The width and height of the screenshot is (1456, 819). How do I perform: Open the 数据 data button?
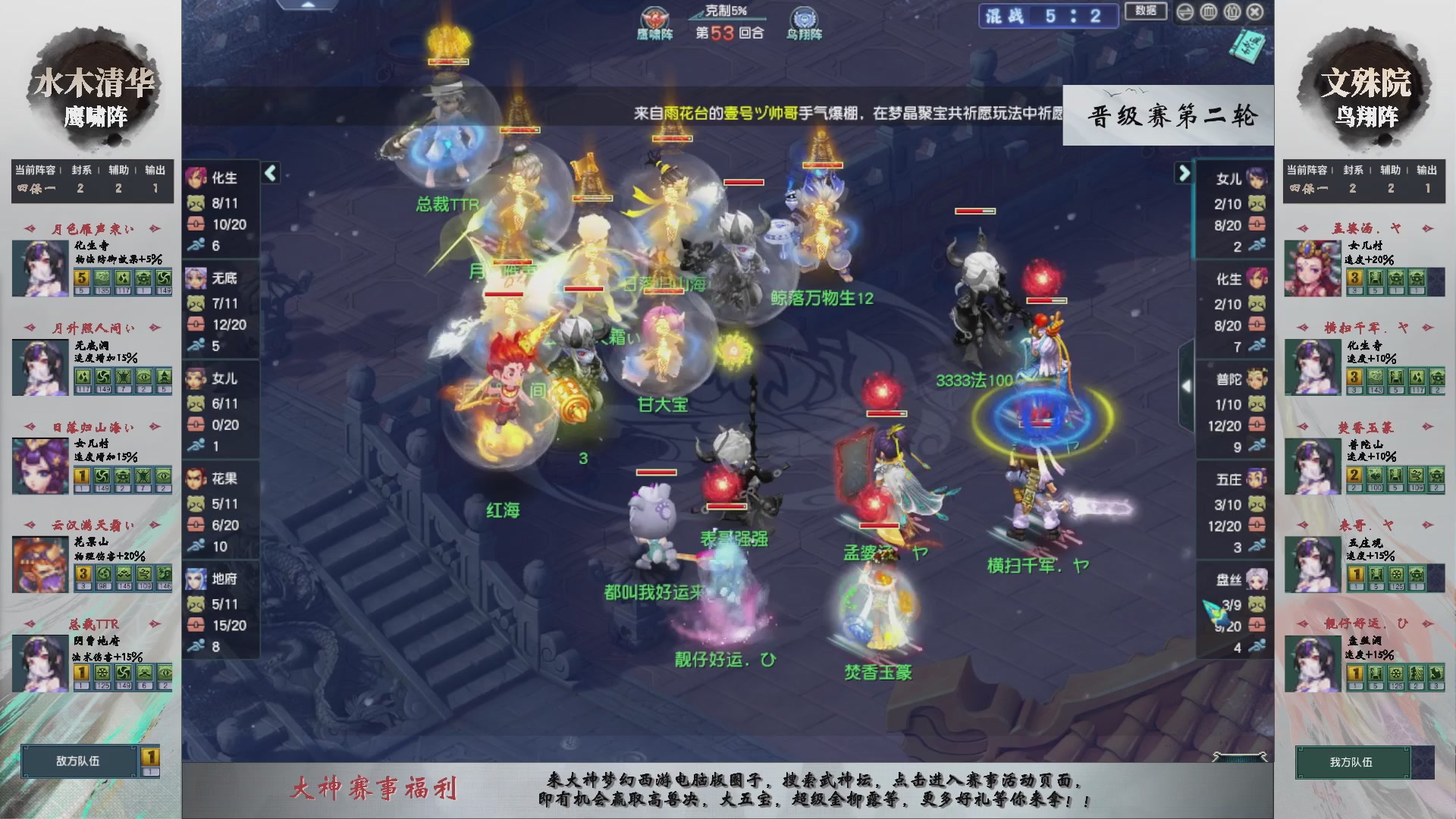coord(1146,11)
